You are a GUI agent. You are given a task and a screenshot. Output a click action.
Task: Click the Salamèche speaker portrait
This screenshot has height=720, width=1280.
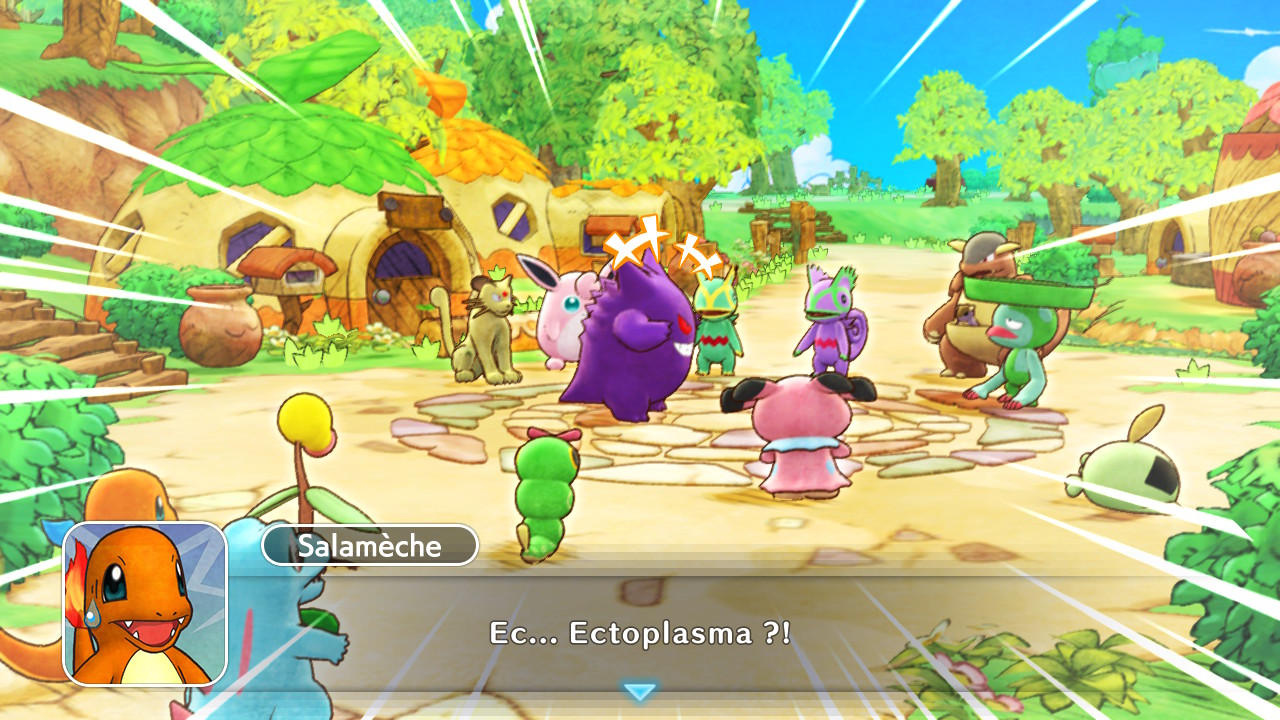click(x=146, y=603)
